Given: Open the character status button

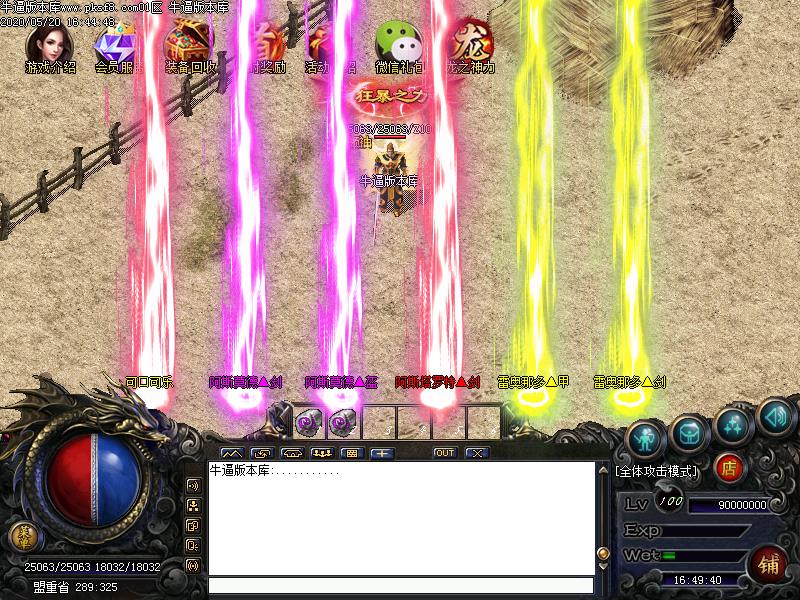Looking at the screenshot, I should tap(646, 437).
